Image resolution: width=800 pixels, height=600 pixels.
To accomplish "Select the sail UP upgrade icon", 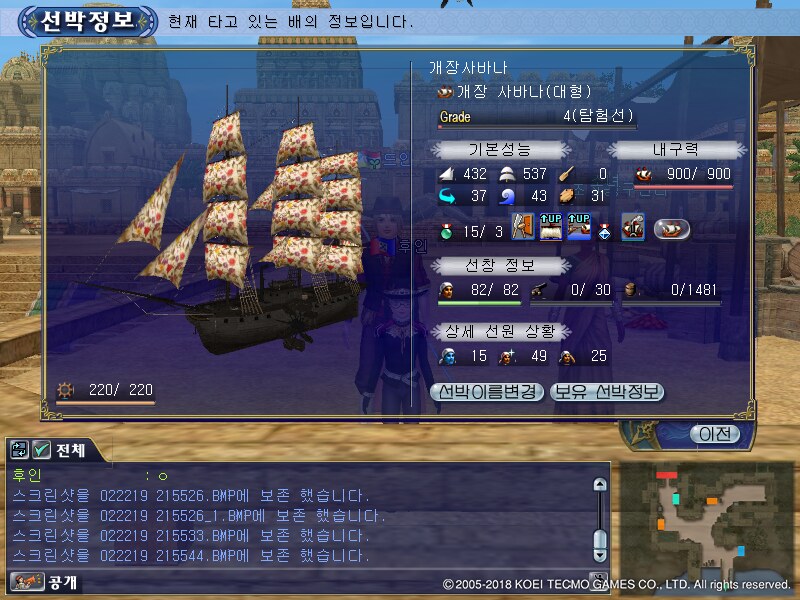I will tap(551, 227).
